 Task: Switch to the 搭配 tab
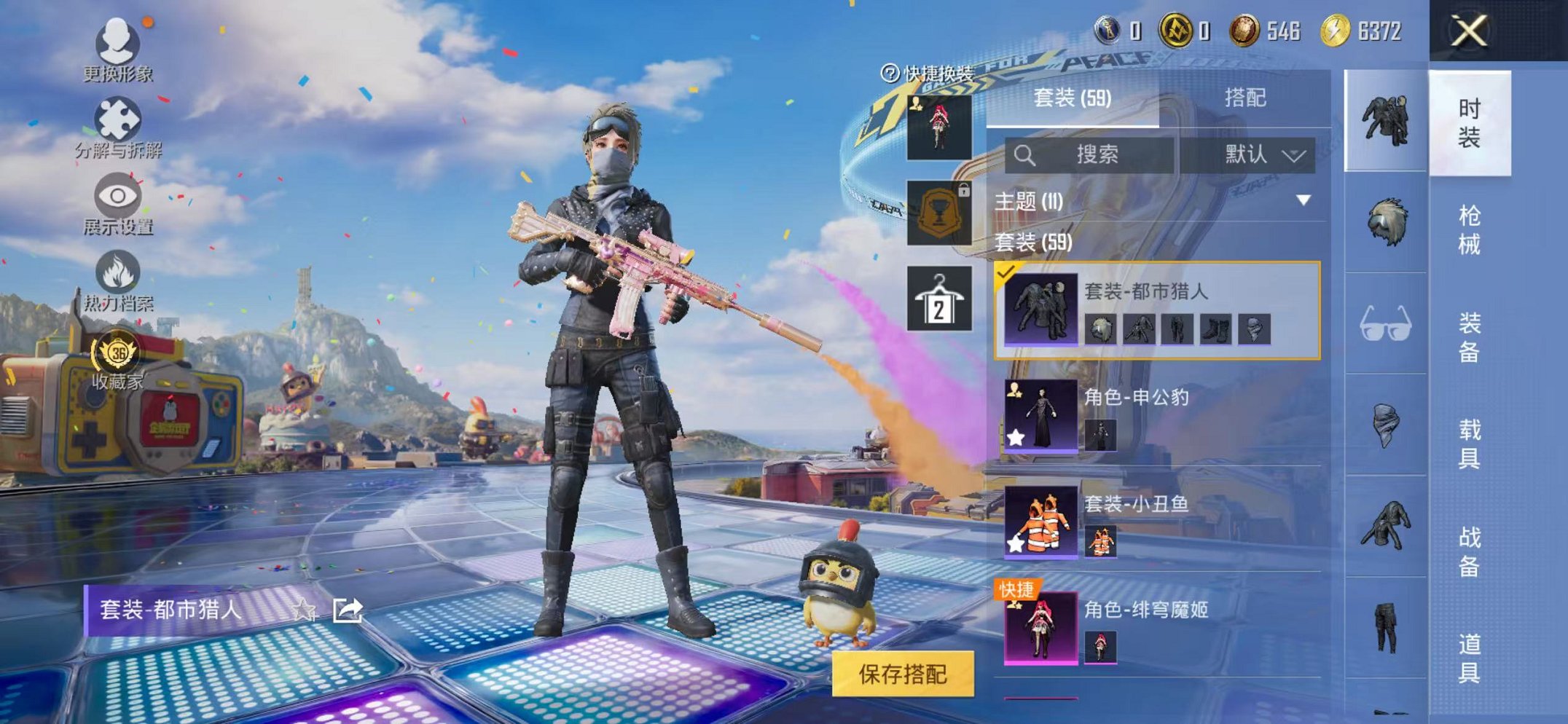1247,95
